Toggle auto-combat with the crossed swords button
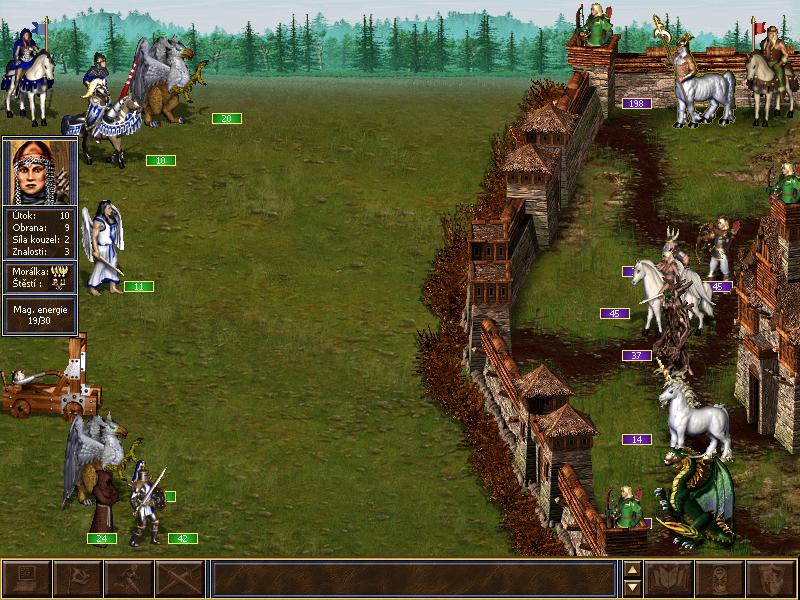The width and height of the screenshot is (800, 600). [179, 579]
